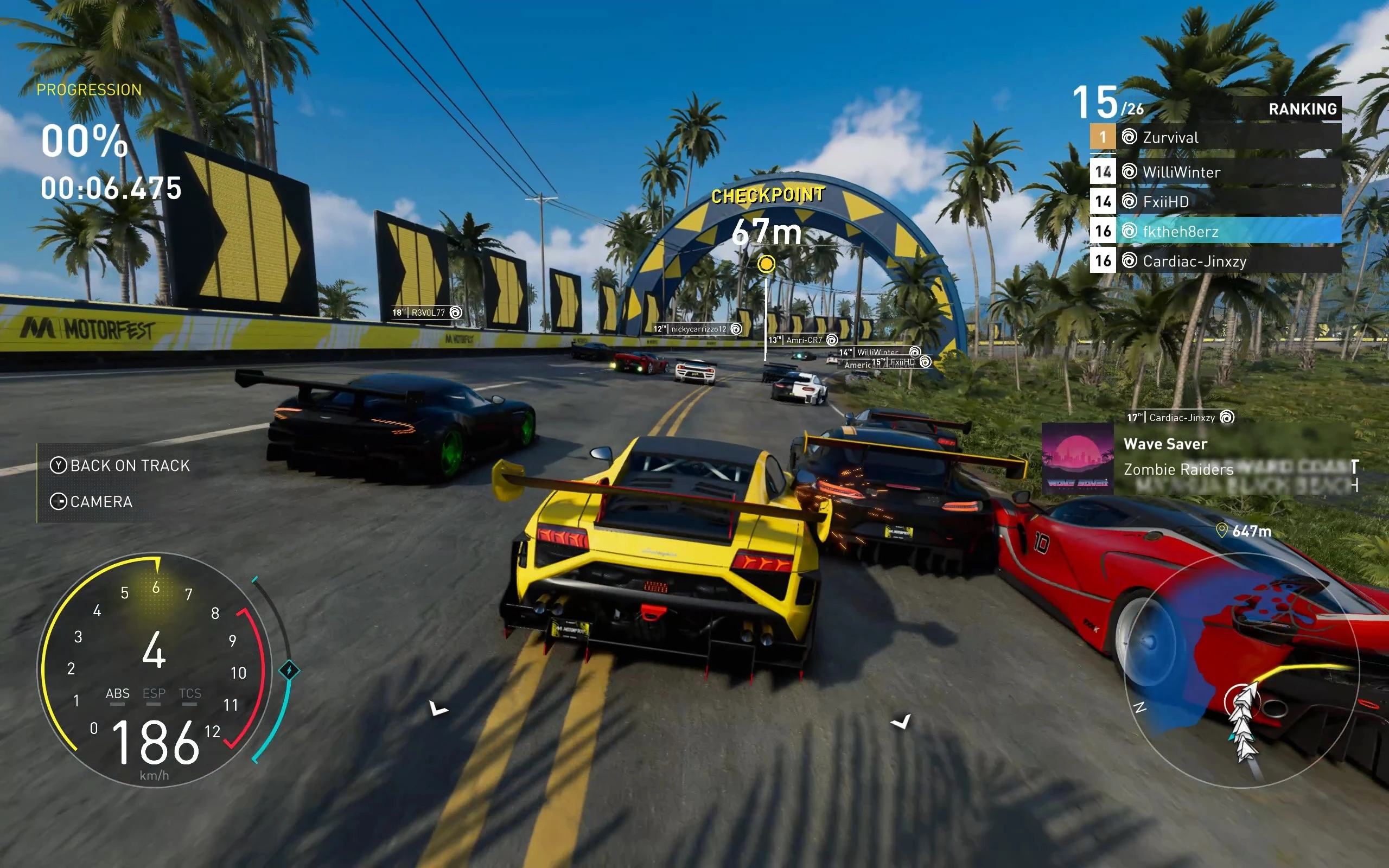Click the Wave Saver album art thumbnail

click(1078, 458)
